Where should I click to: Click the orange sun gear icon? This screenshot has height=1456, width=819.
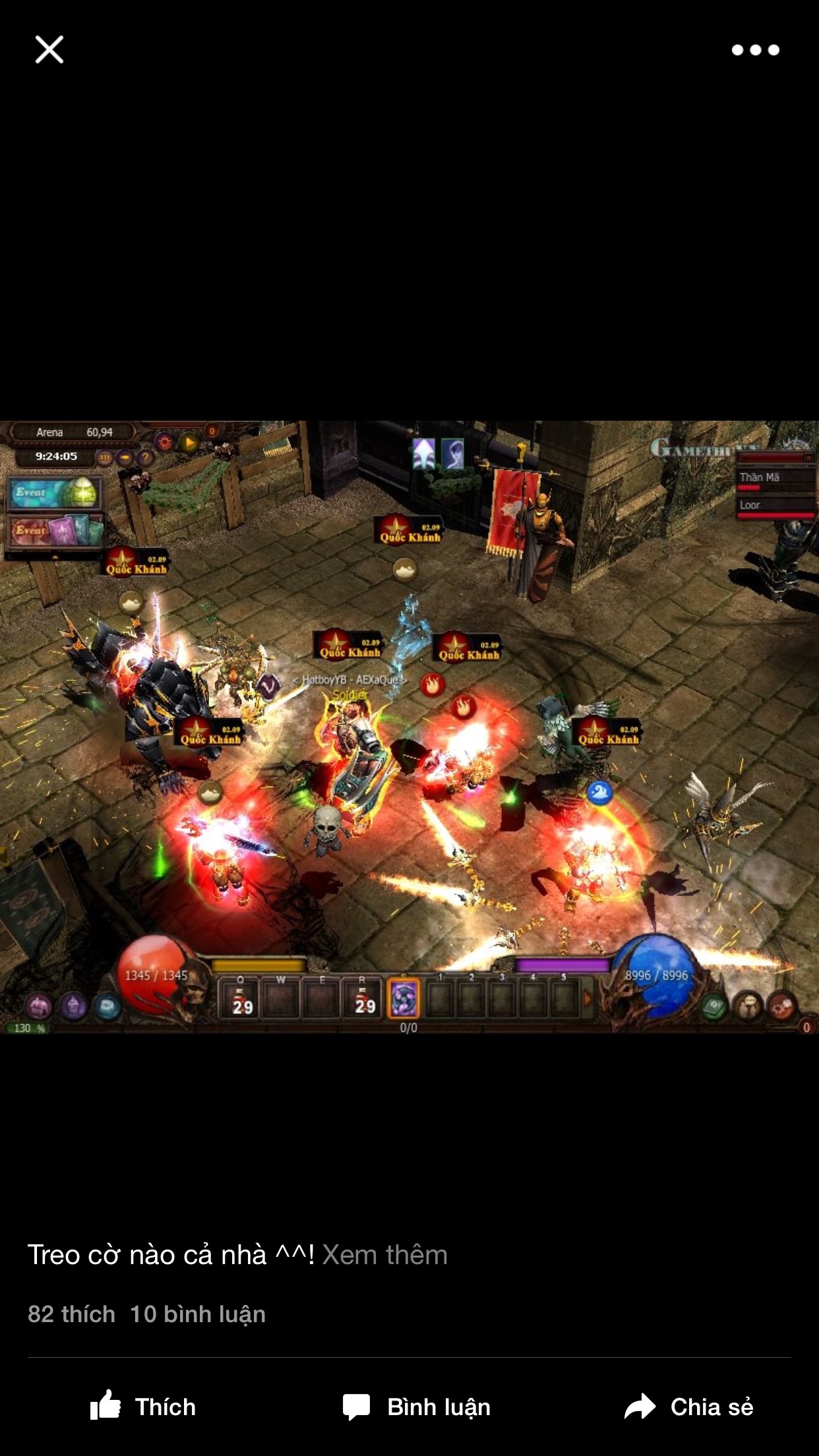tap(164, 442)
